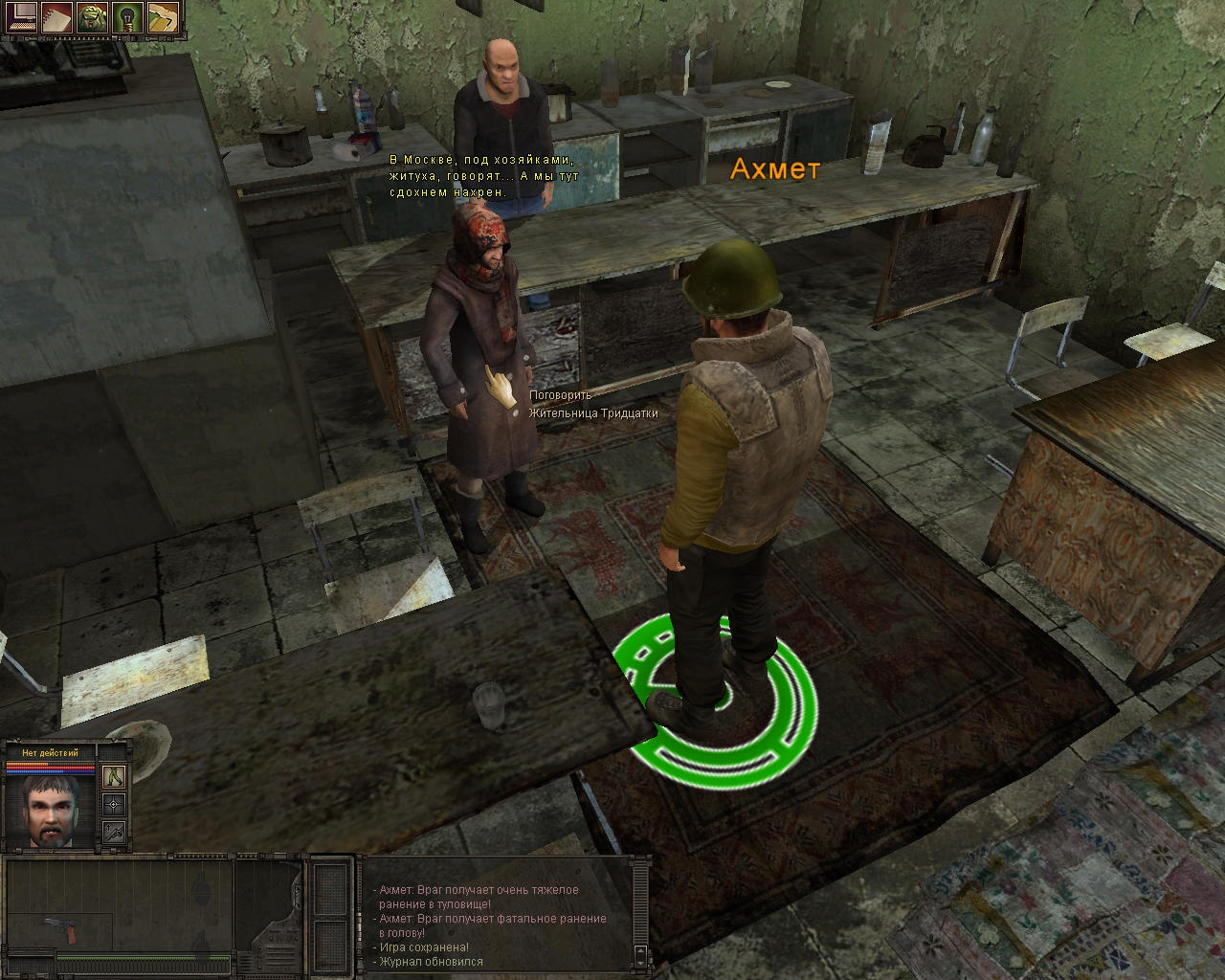Open the notepad journal icon
The image size is (1225, 980).
coord(57,16)
